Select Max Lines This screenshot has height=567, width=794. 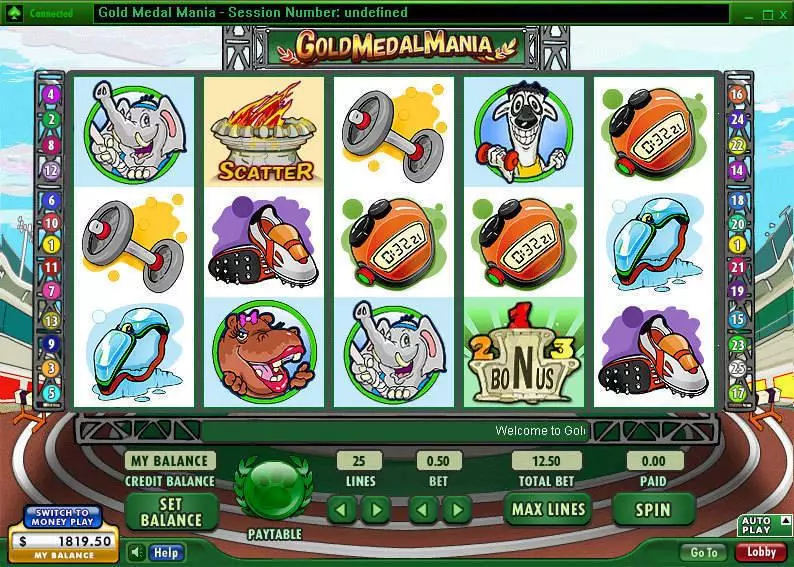coord(547,509)
